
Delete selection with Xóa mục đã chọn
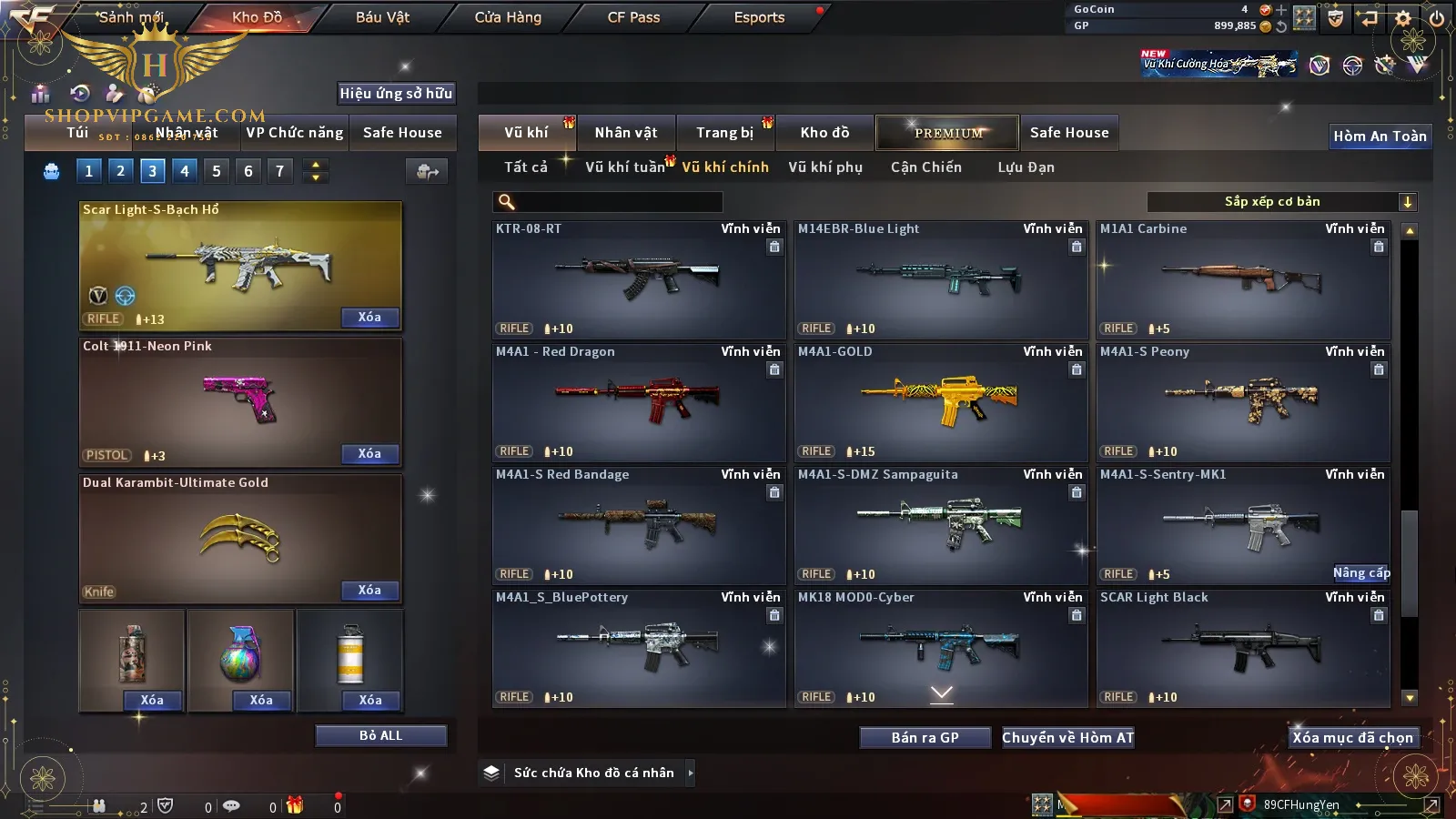coord(1353,738)
